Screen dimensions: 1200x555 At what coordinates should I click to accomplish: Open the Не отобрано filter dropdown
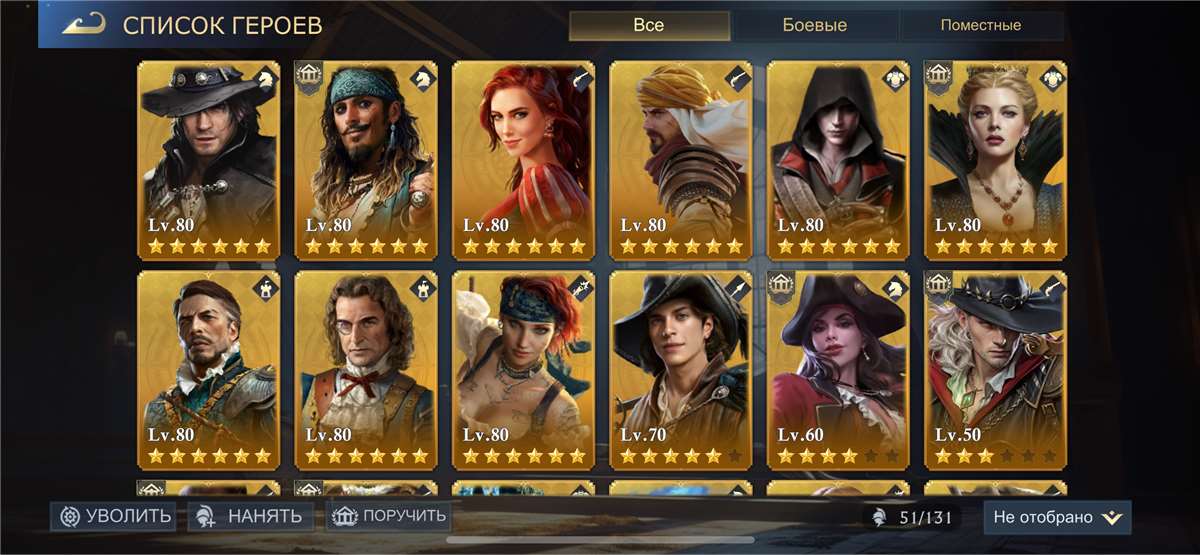click(x=1057, y=517)
